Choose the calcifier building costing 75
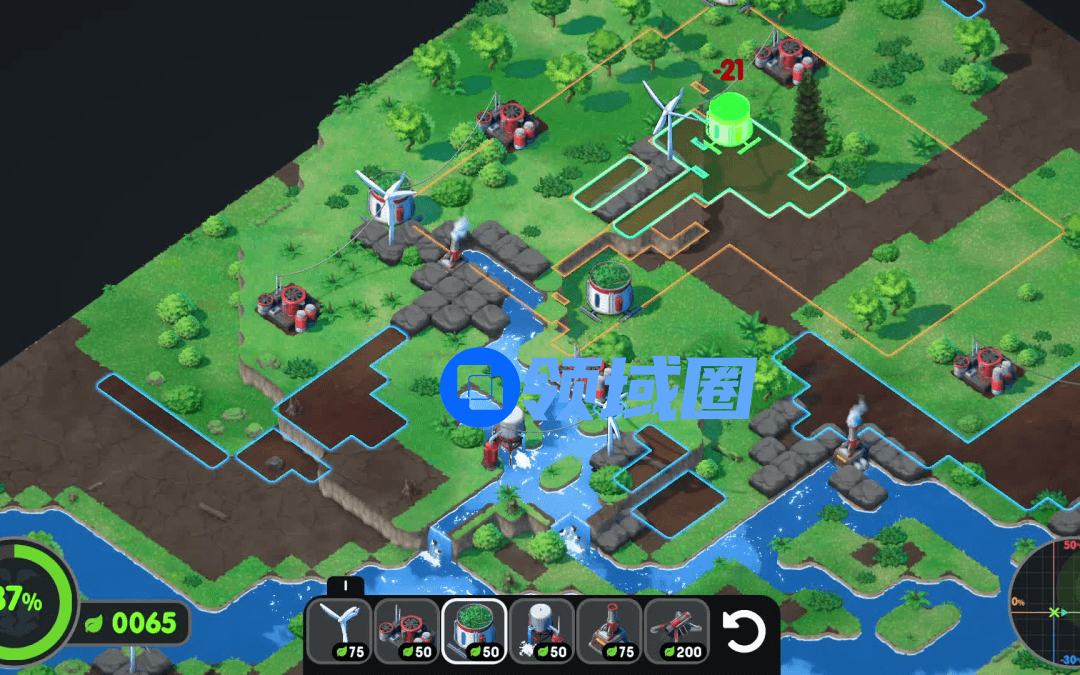 click(x=610, y=631)
